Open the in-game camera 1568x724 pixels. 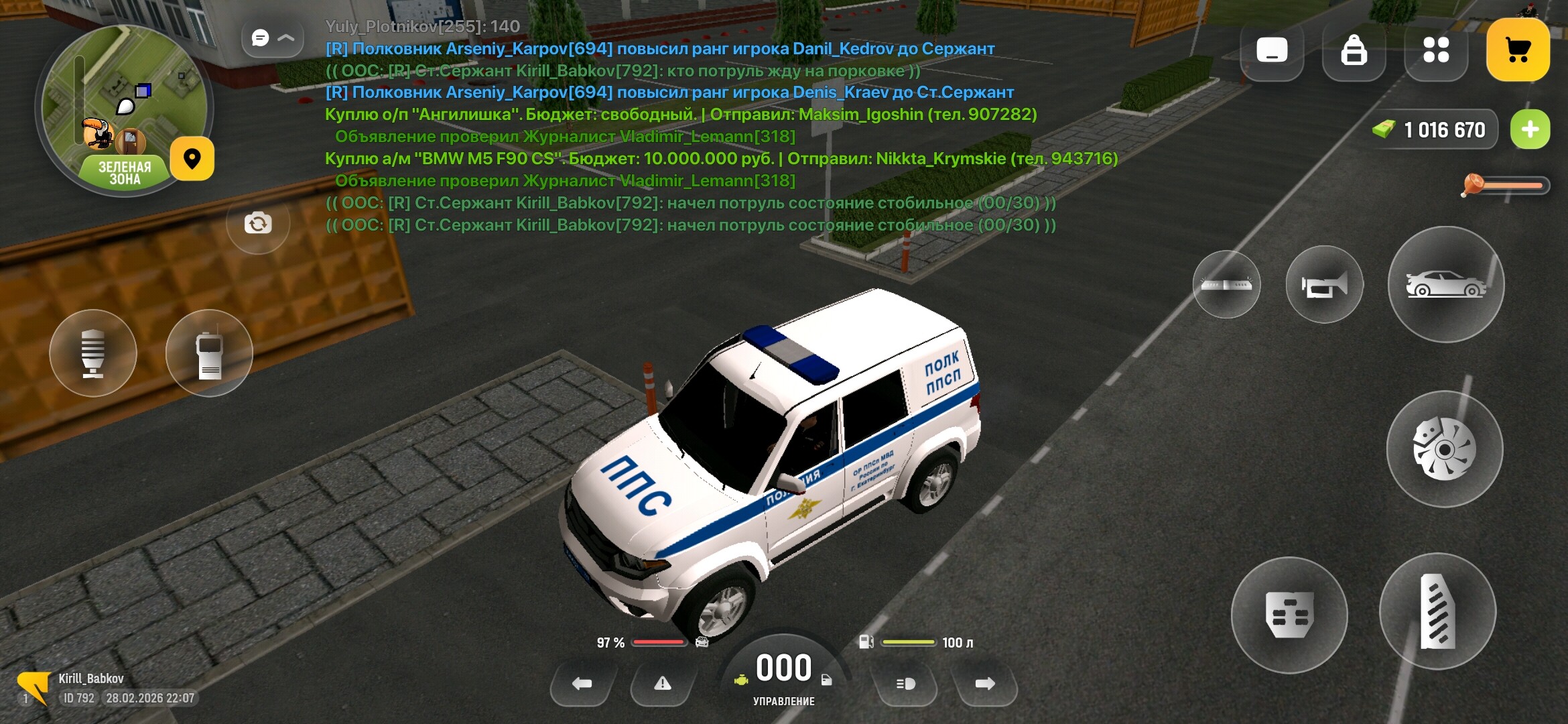pyautogui.click(x=257, y=224)
